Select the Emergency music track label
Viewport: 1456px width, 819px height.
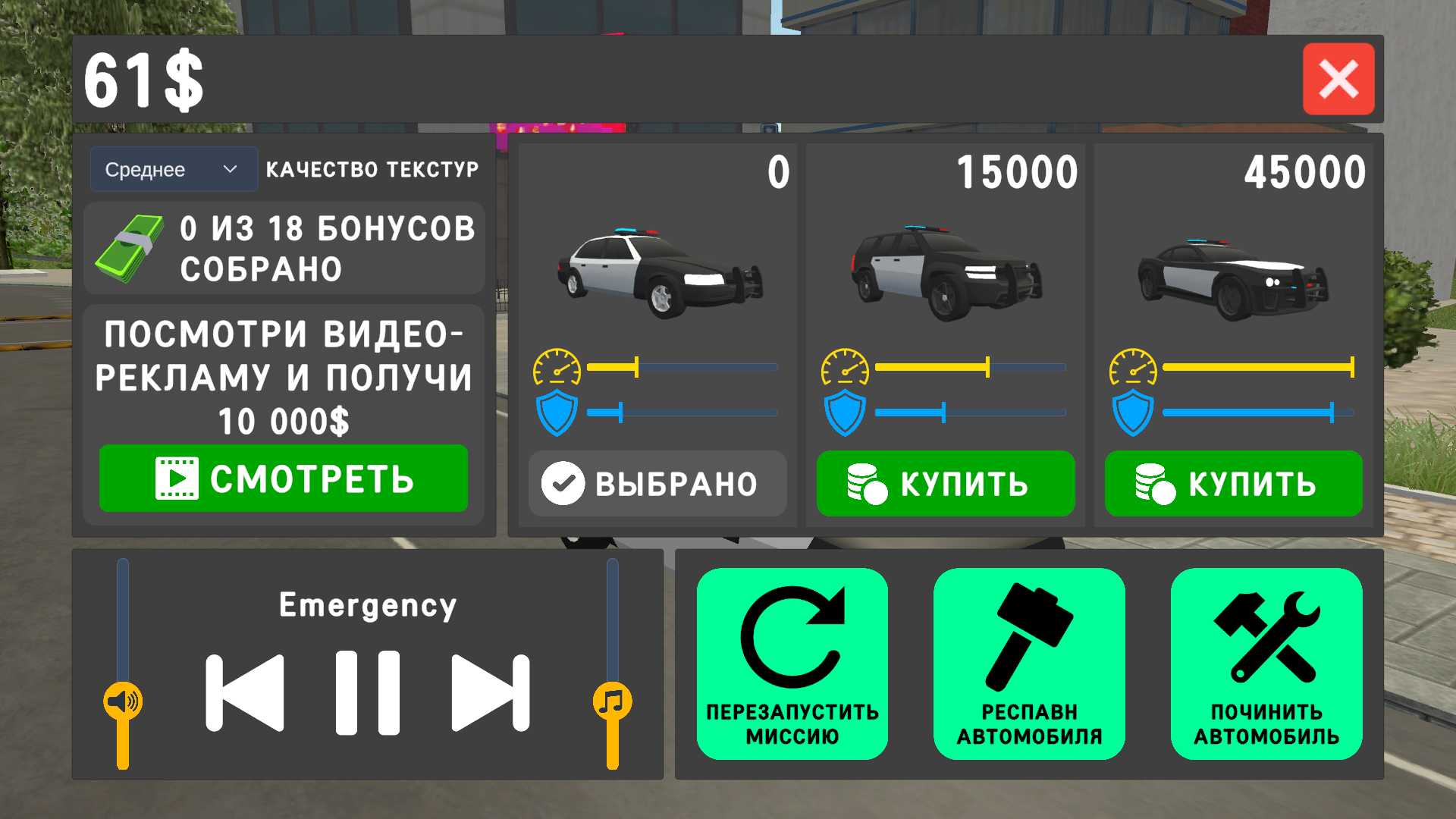(369, 604)
